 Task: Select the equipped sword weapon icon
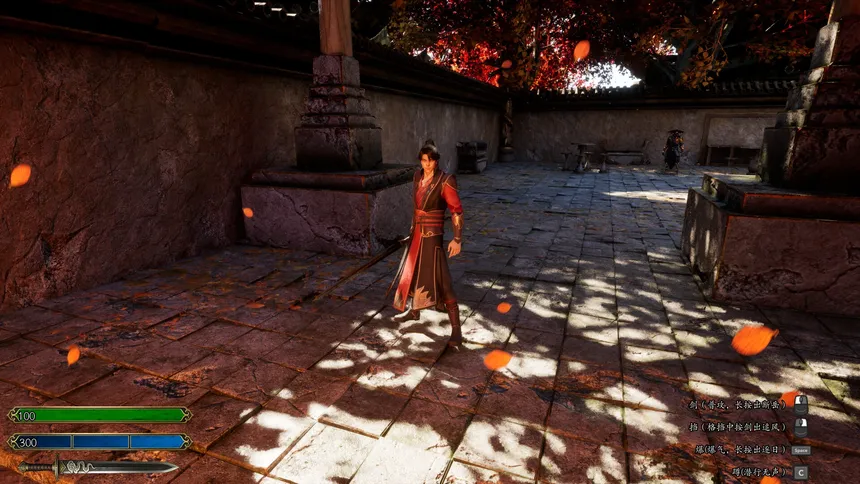point(98,466)
